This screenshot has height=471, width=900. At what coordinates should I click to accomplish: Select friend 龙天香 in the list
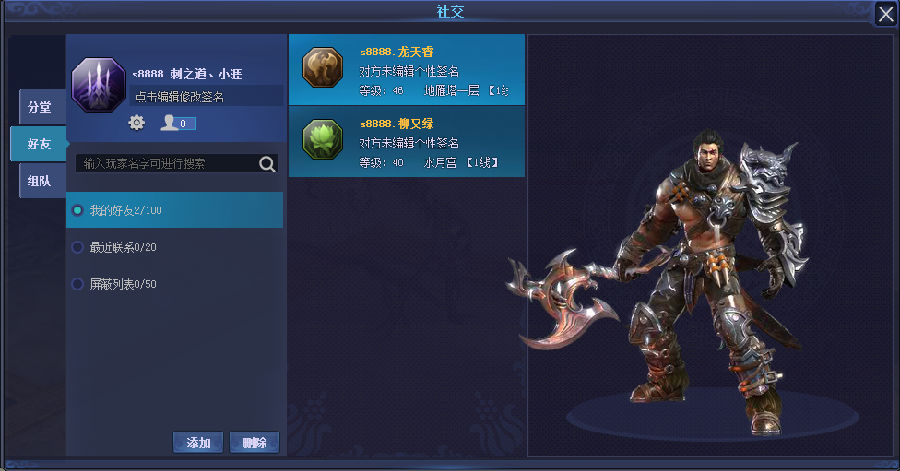coord(406,70)
